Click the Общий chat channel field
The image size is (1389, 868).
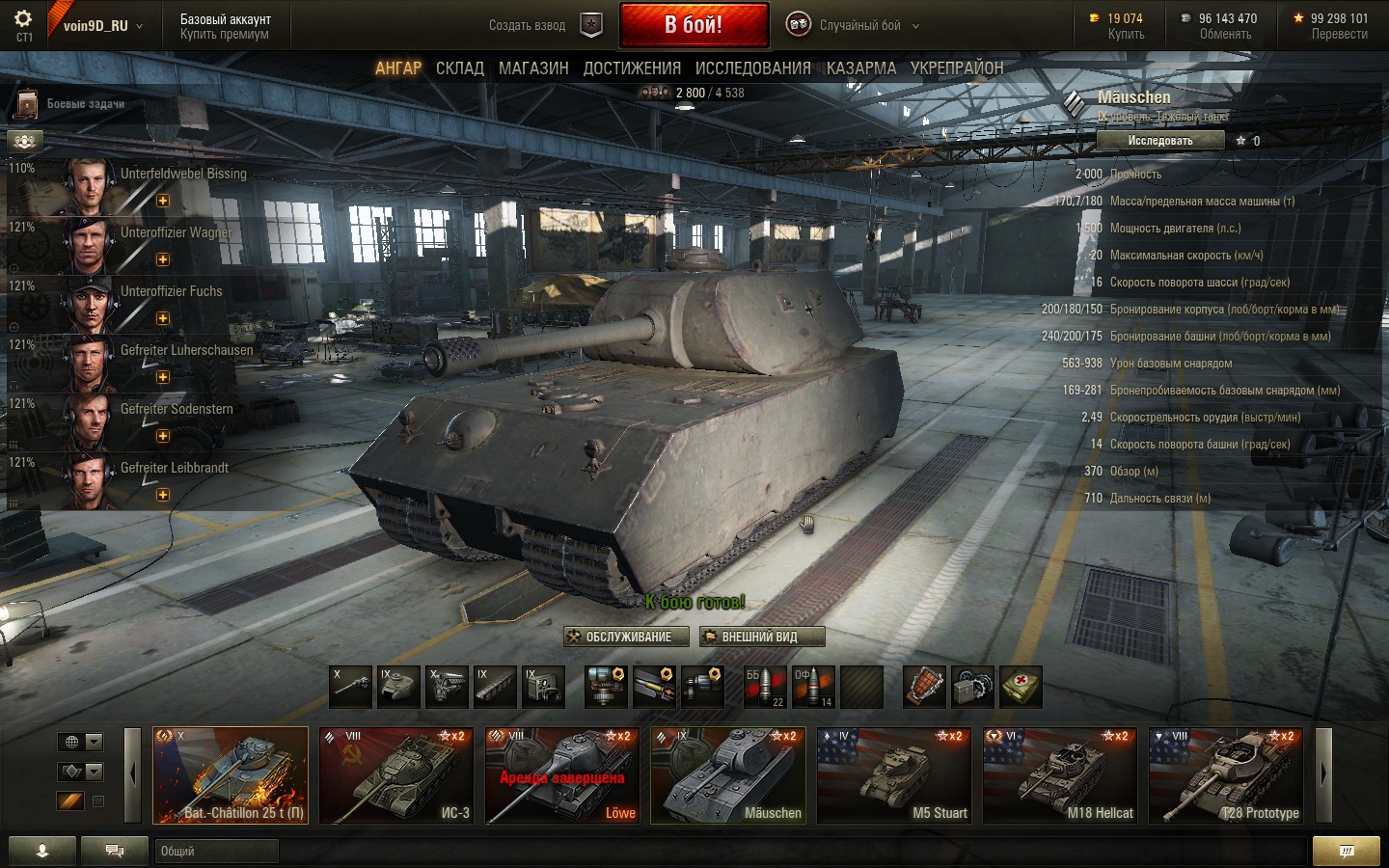(x=217, y=851)
